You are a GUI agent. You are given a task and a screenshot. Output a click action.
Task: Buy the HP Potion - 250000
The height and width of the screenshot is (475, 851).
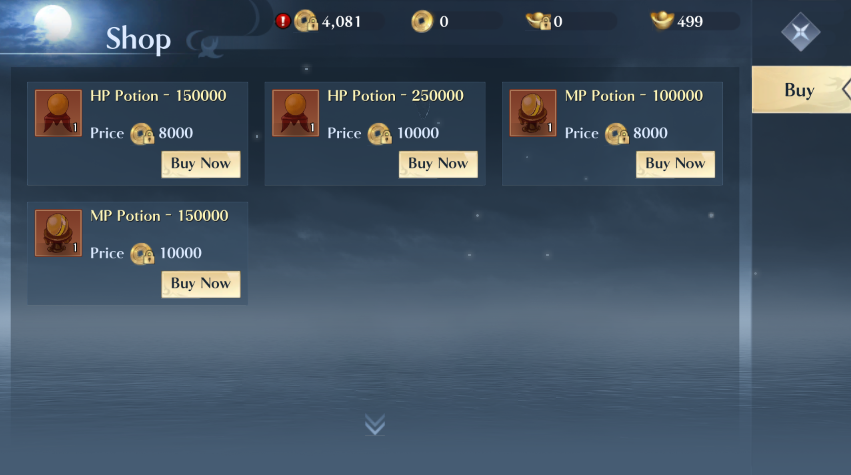(437, 164)
